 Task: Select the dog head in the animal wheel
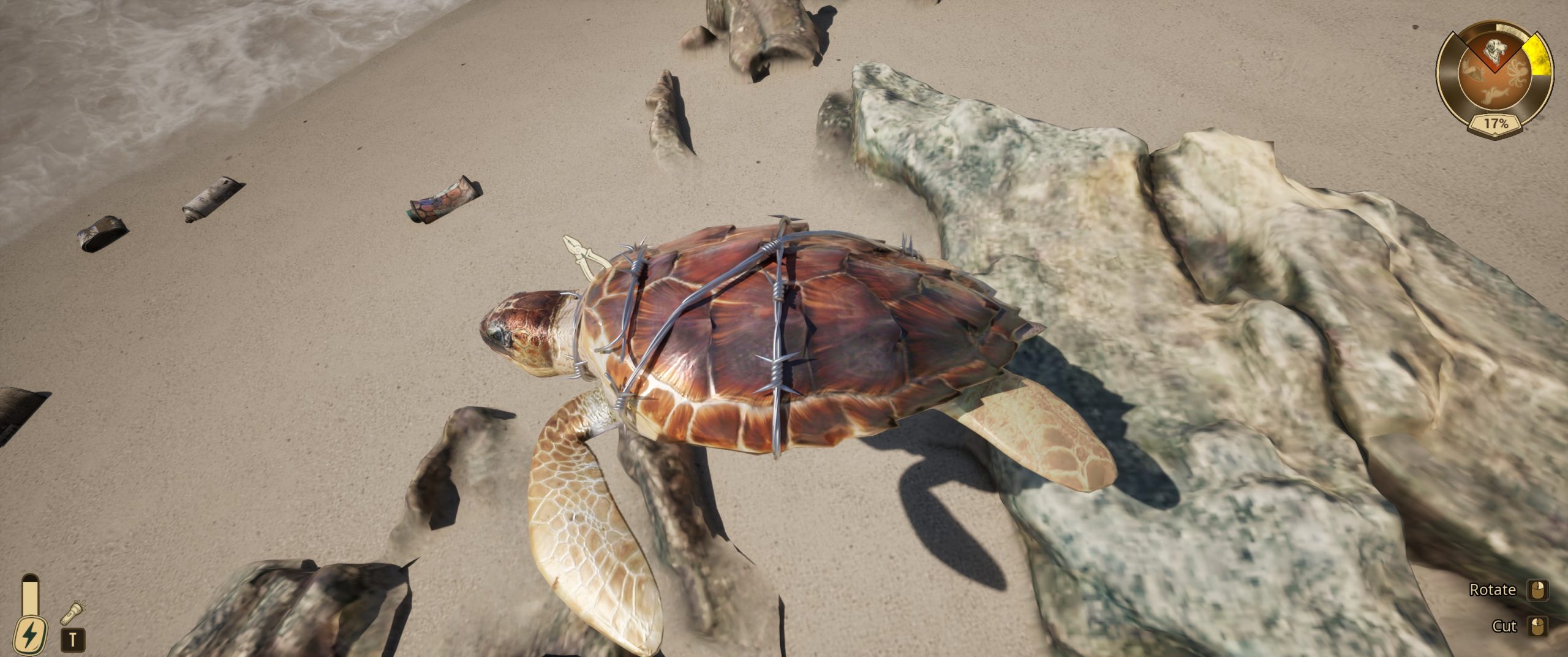(x=1494, y=50)
